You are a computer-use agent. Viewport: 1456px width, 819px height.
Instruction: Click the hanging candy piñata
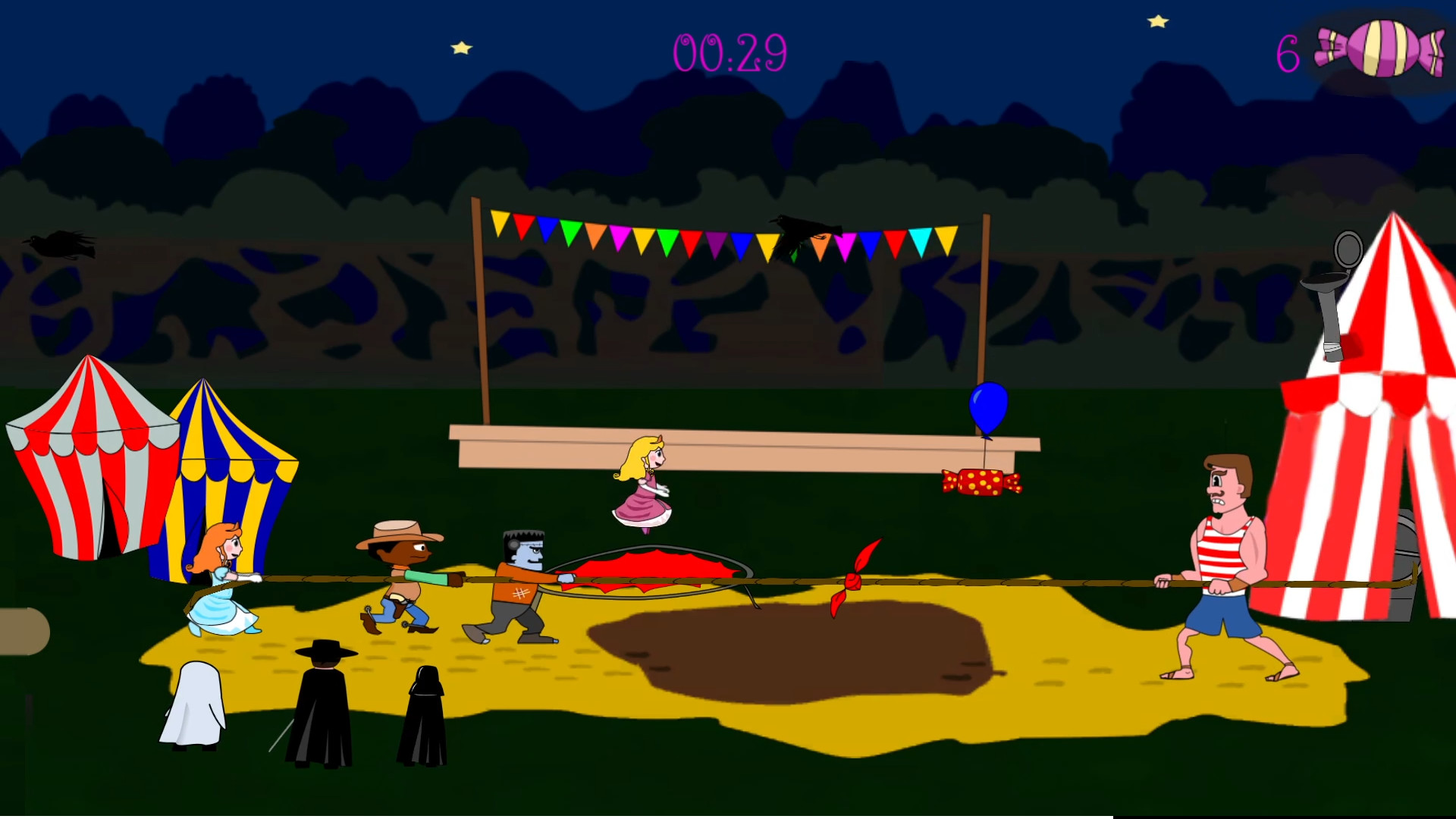(980, 484)
